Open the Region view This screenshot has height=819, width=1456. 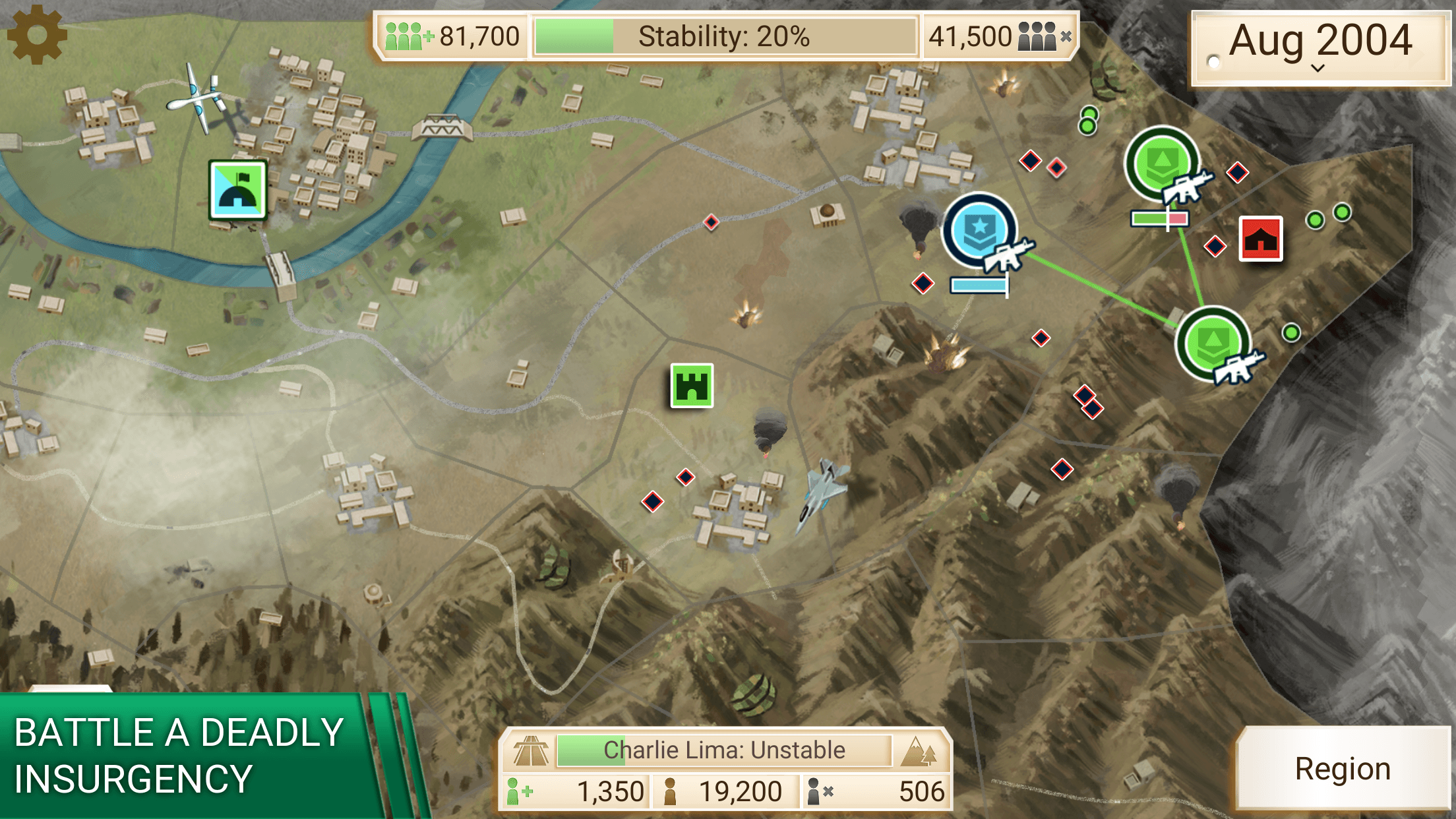1342,768
